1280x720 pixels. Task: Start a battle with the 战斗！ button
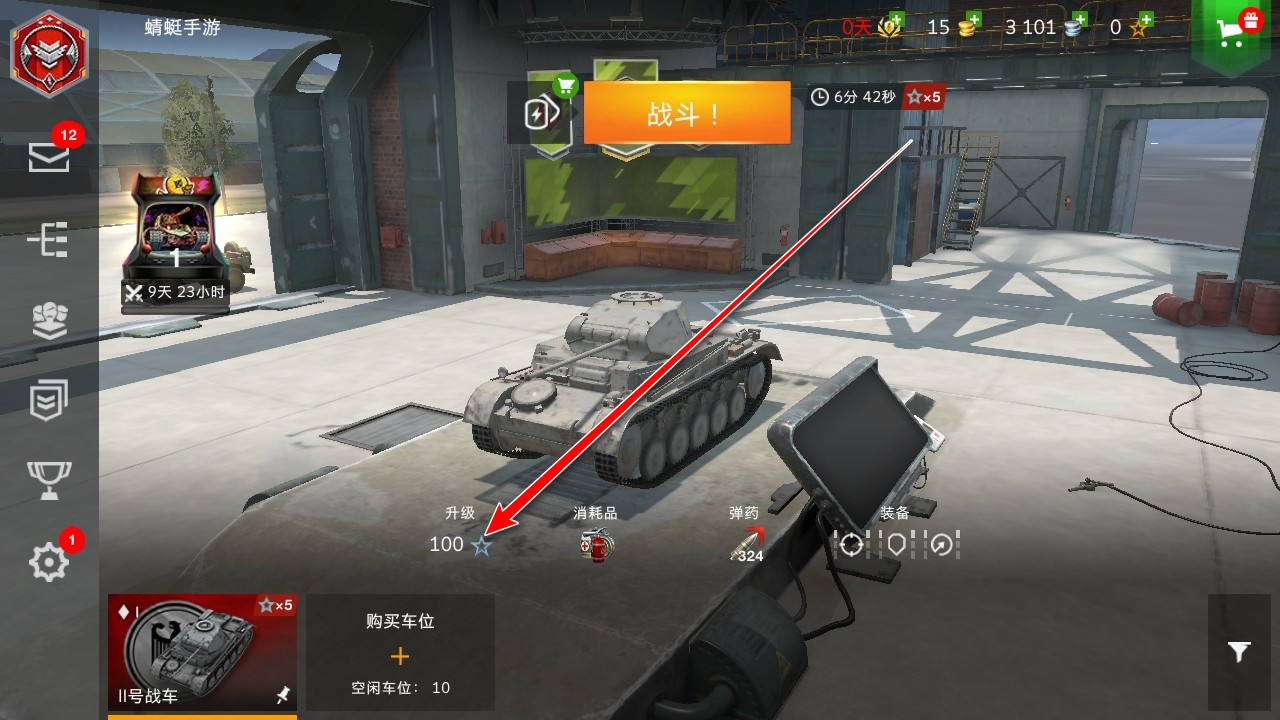point(686,113)
